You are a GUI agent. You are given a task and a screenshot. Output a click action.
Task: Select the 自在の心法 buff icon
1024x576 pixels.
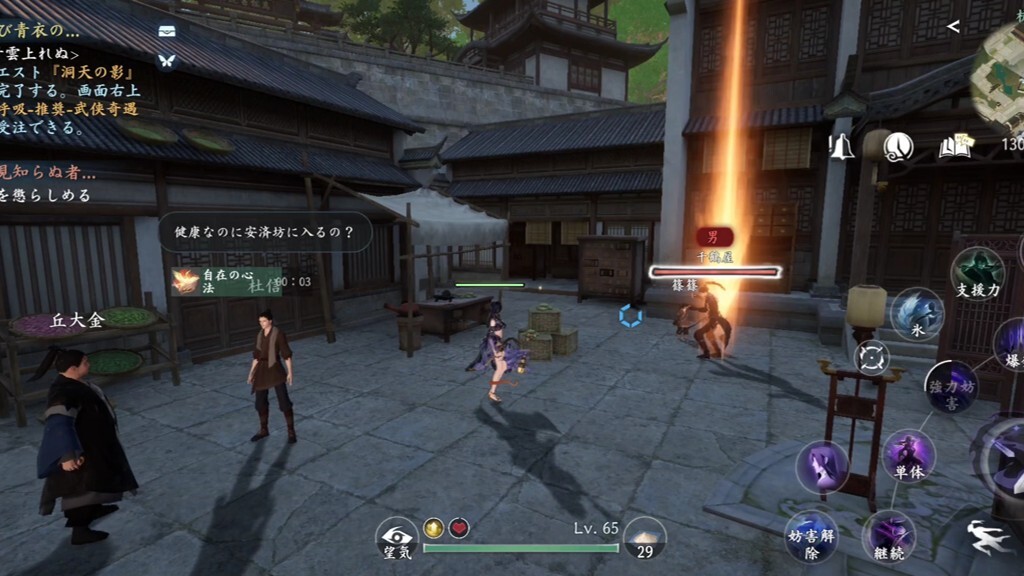point(185,281)
